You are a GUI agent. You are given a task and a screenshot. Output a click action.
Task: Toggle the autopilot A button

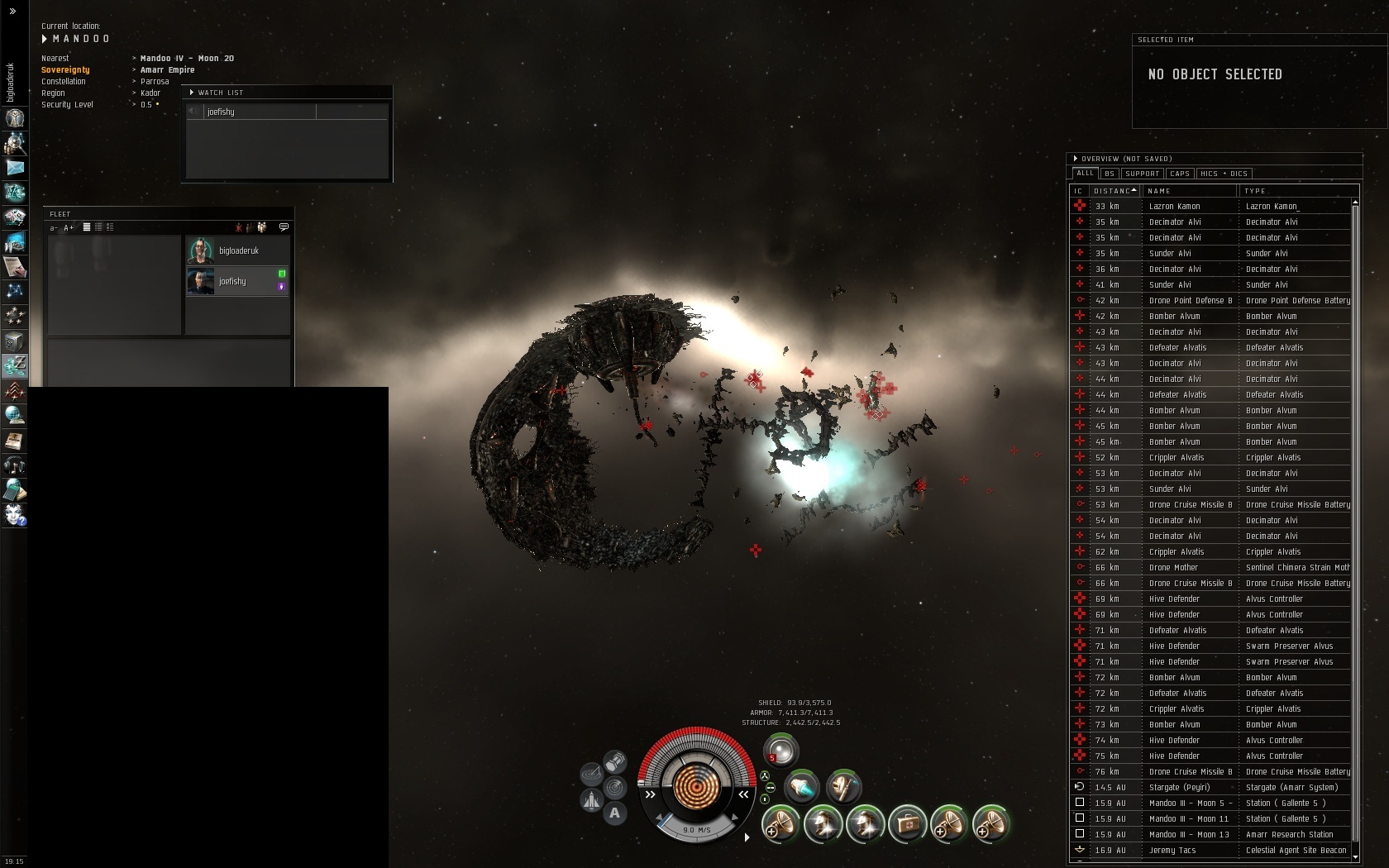pos(614,813)
